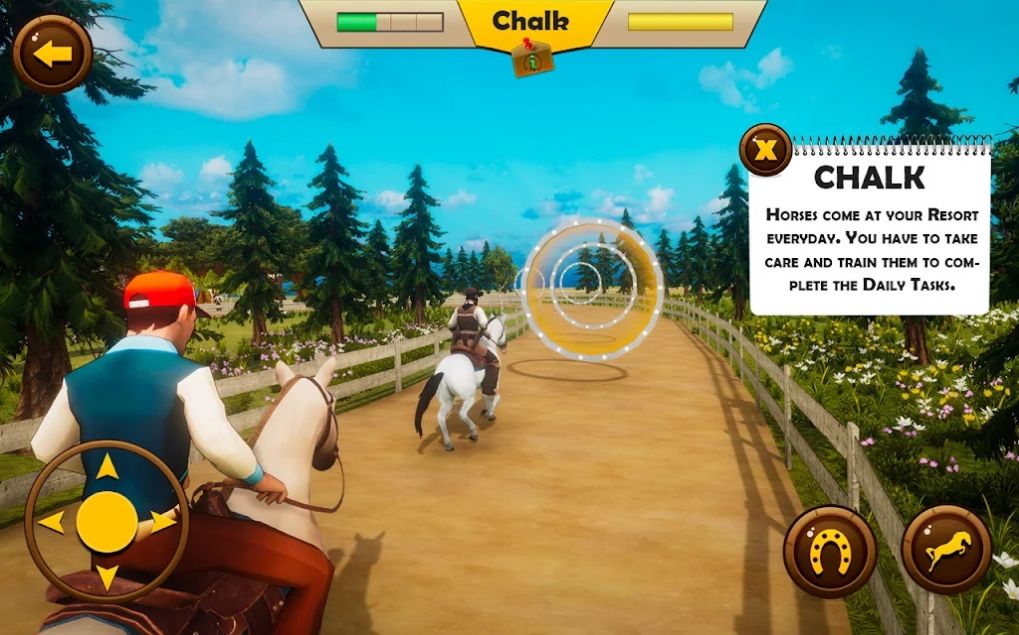Close the Chalk info notepad
This screenshot has width=1019, height=635.
[x=765, y=151]
